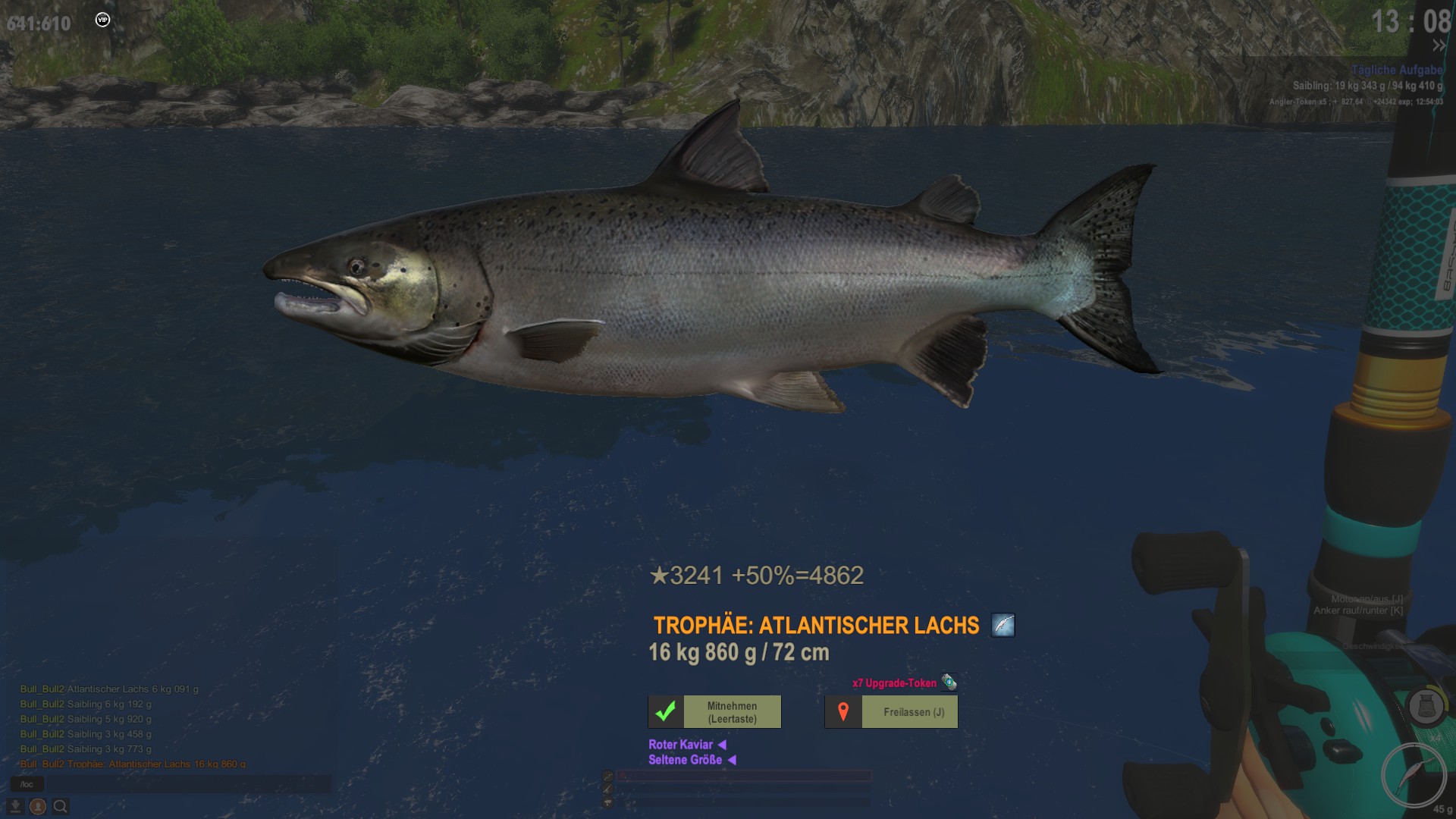This screenshot has height=819, width=1456.
Task: Click the Upgrade-Token reward icon
Action: 949,682
